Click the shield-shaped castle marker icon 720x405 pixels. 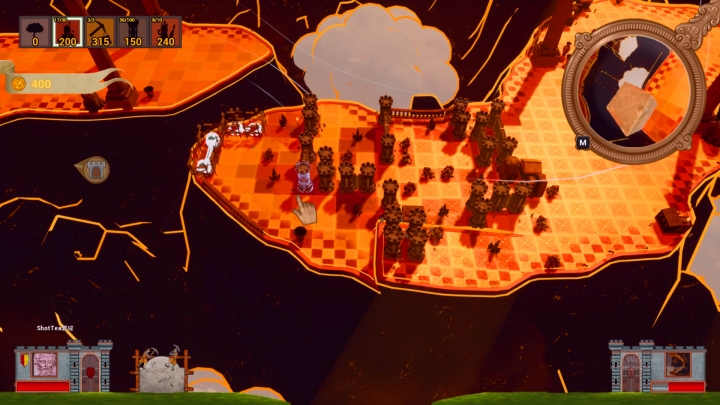[x=92, y=169]
